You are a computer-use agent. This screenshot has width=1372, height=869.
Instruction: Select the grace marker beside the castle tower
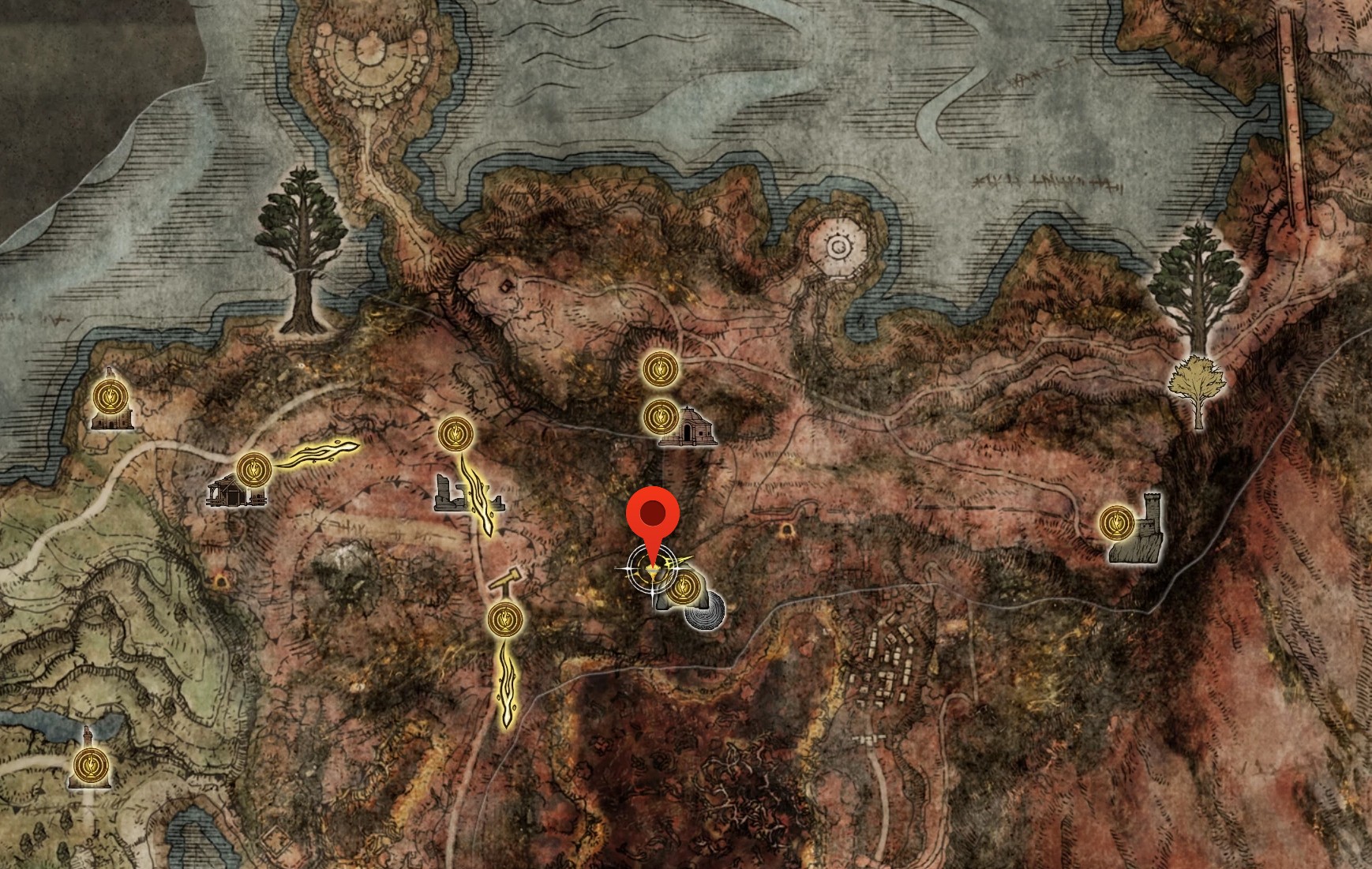tap(1115, 522)
